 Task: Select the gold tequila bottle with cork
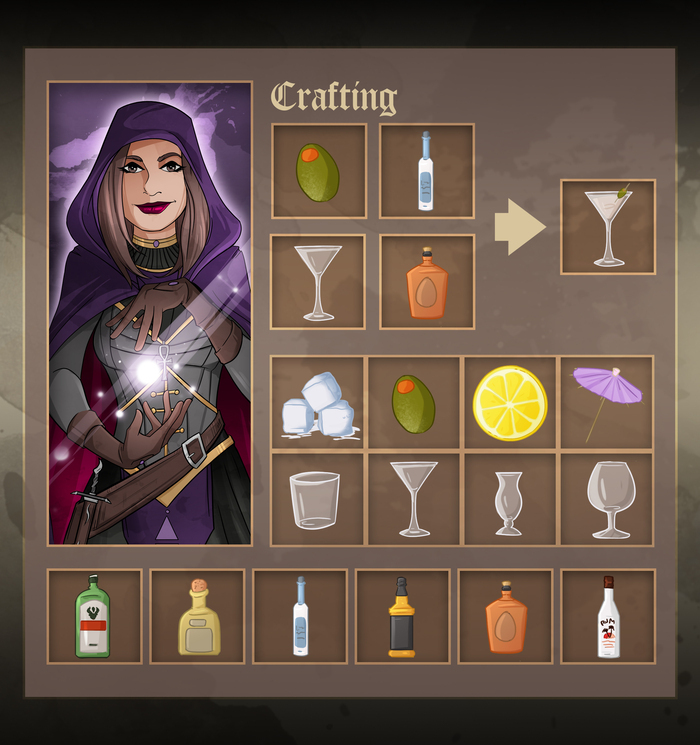pyautogui.click(x=198, y=616)
